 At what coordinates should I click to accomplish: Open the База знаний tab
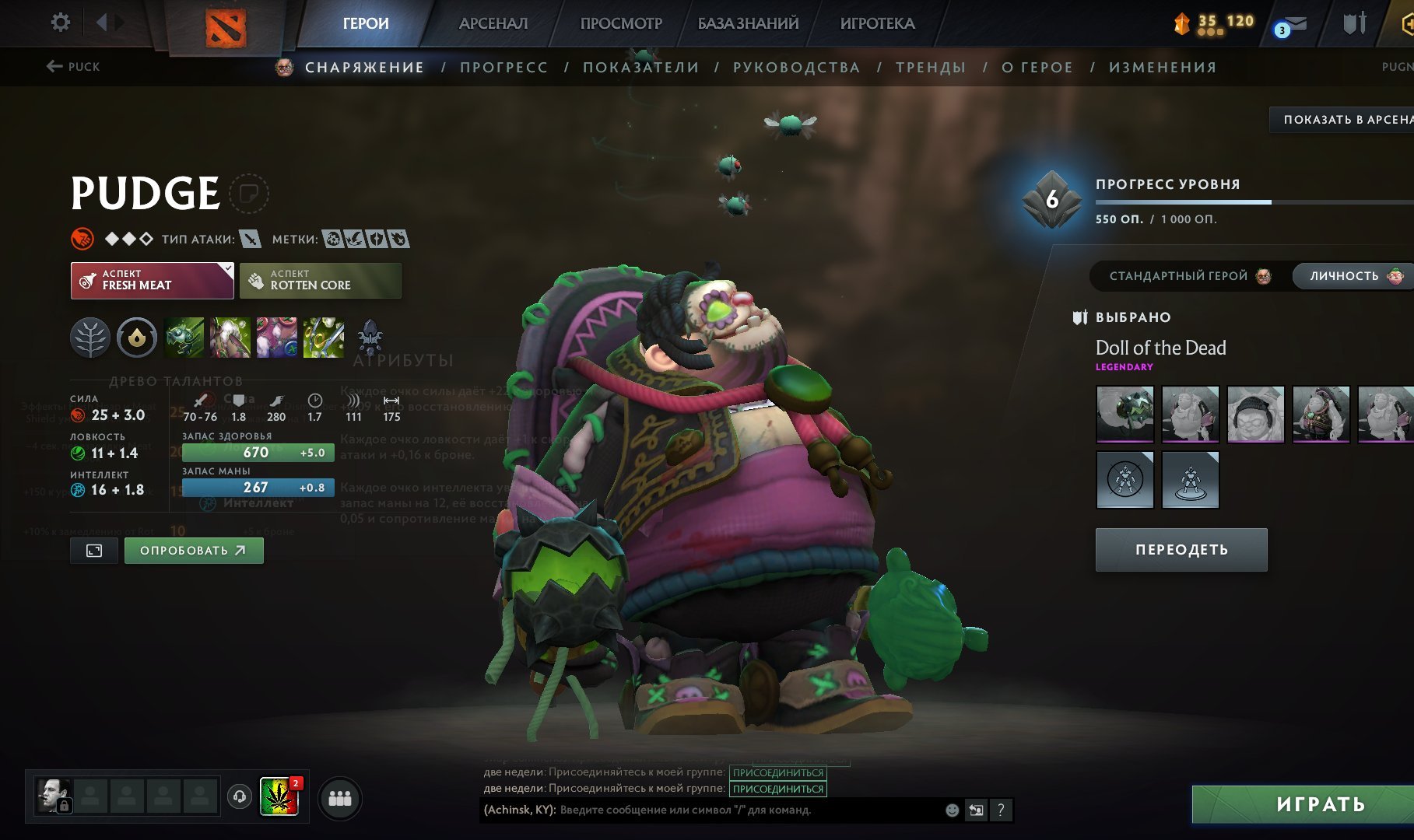pyautogui.click(x=748, y=23)
